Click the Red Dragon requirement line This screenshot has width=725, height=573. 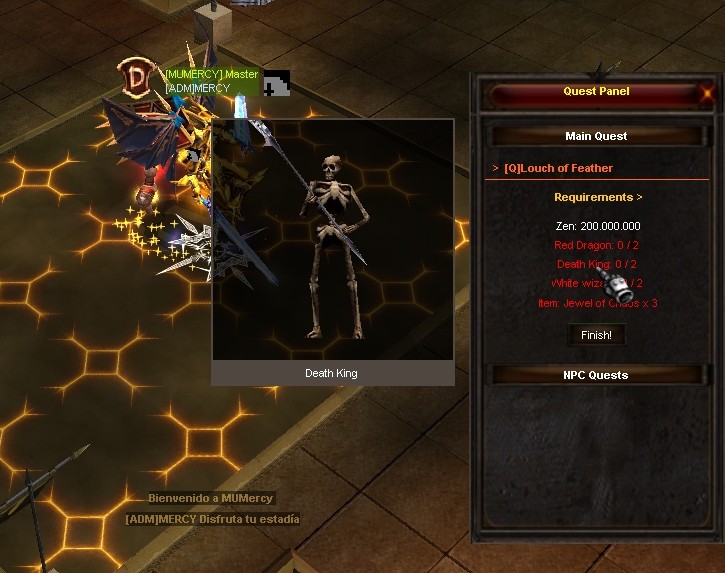click(596, 245)
